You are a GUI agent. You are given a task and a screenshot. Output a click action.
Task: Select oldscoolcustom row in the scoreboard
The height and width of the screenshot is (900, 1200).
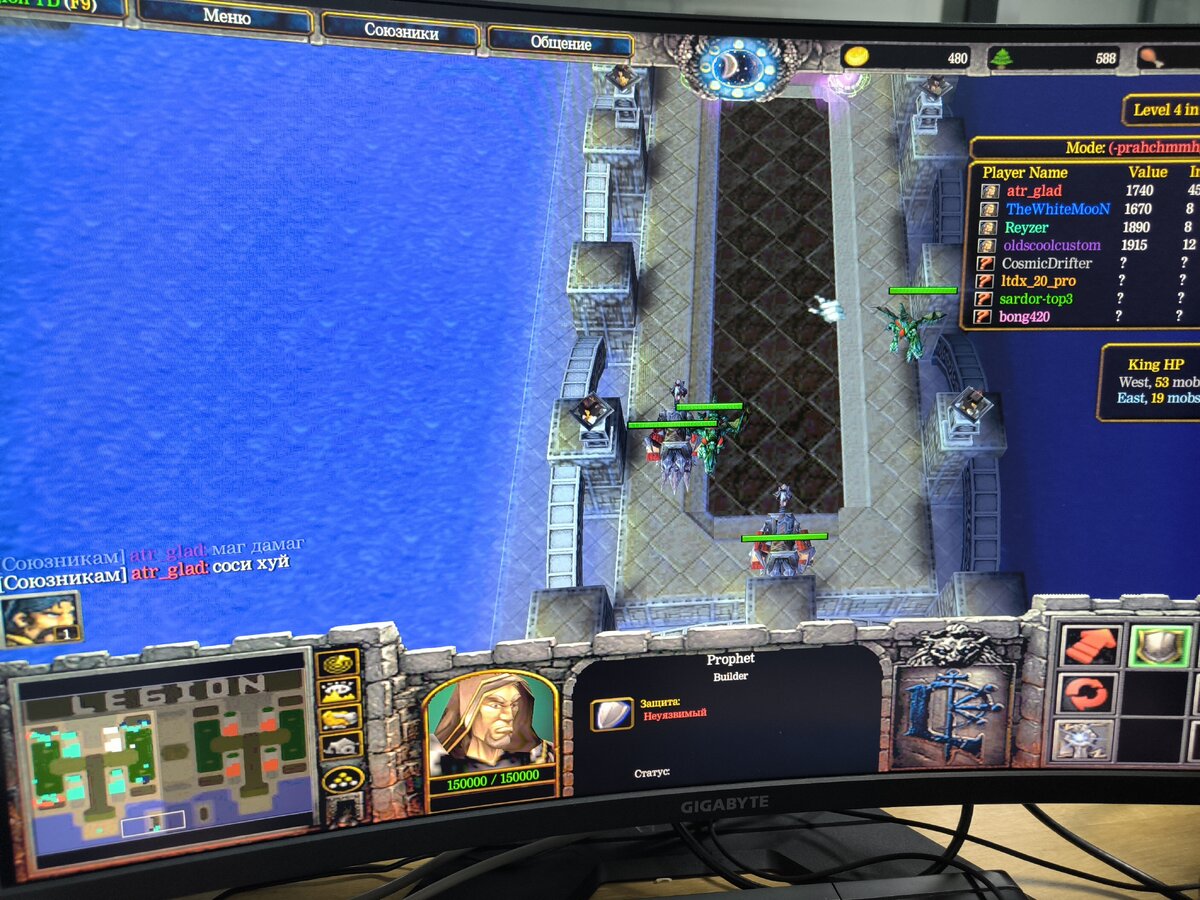[x=1051, y=245]
